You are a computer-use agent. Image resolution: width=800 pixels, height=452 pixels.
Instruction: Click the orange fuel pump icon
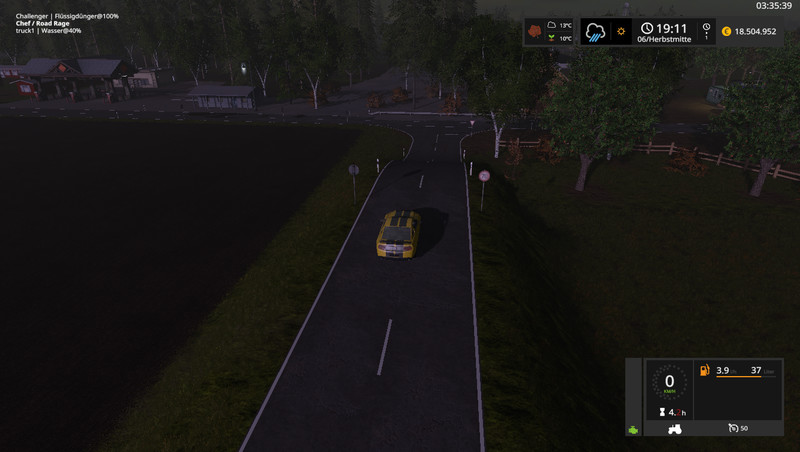[704, 371]
